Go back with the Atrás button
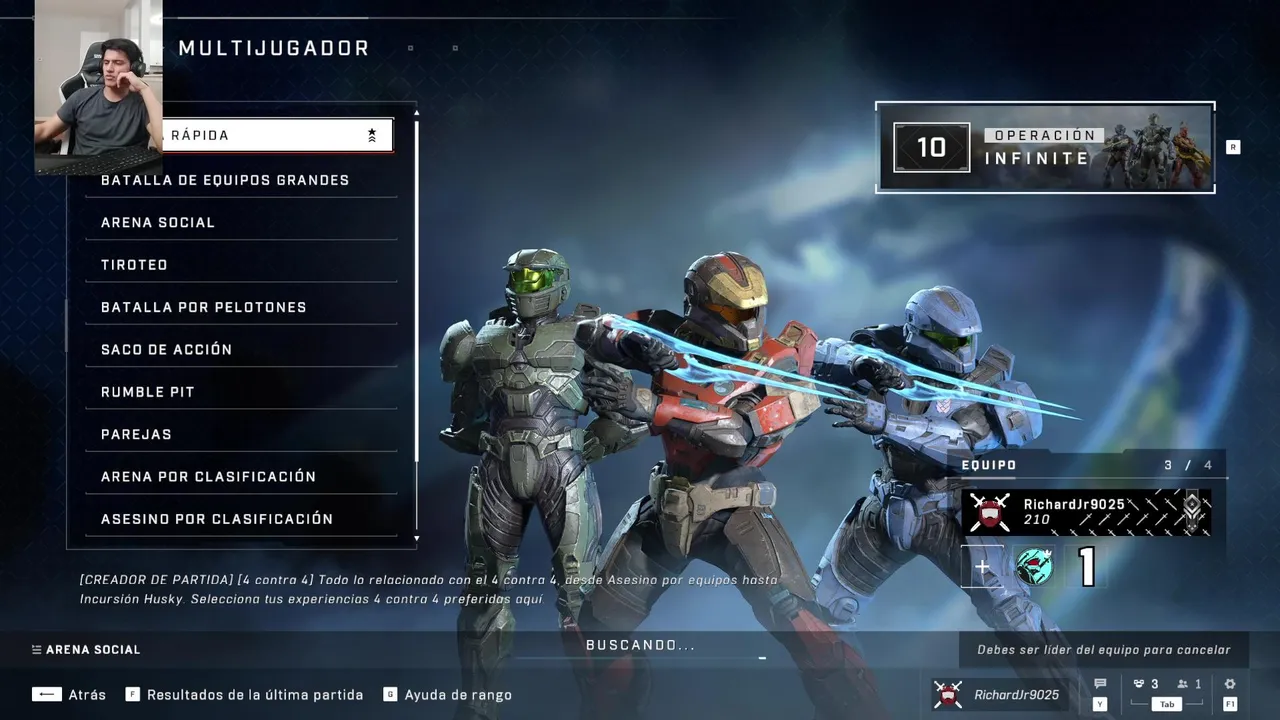The image size is (1280, 720). tap(69, 695)
